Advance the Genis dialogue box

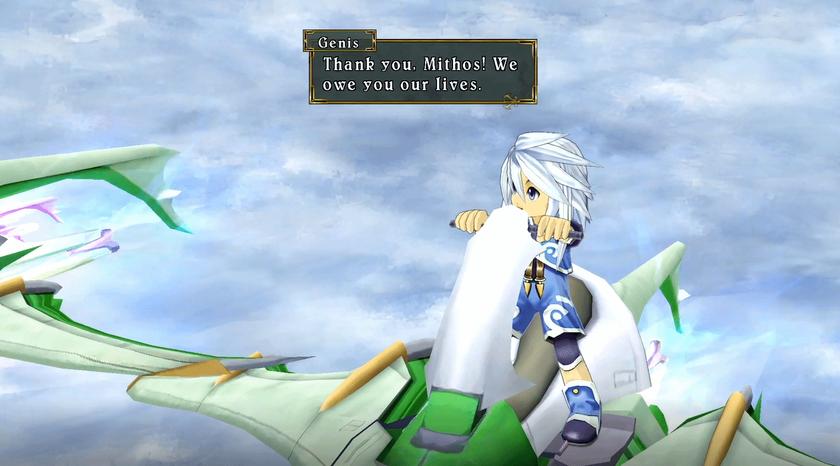click(x=421, y=73)
